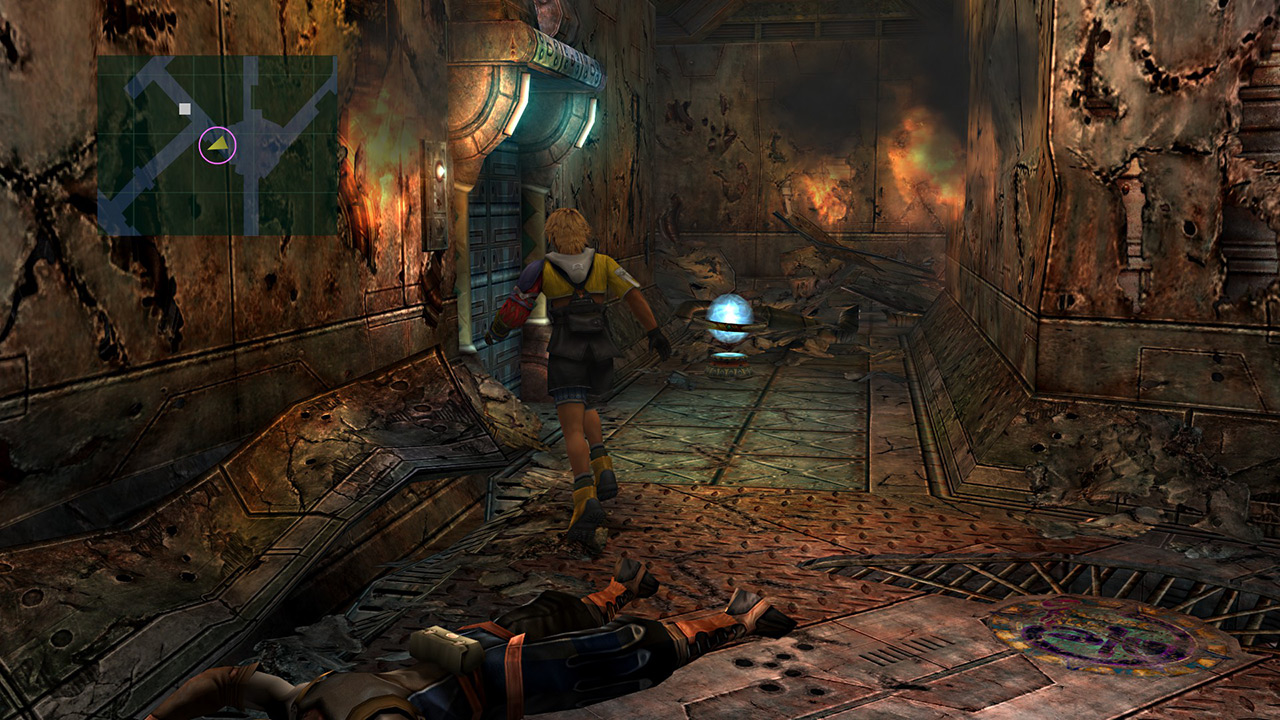Select the yellow player arrow on the minimap
This screenshot has height=720, width=1280.
218,146
